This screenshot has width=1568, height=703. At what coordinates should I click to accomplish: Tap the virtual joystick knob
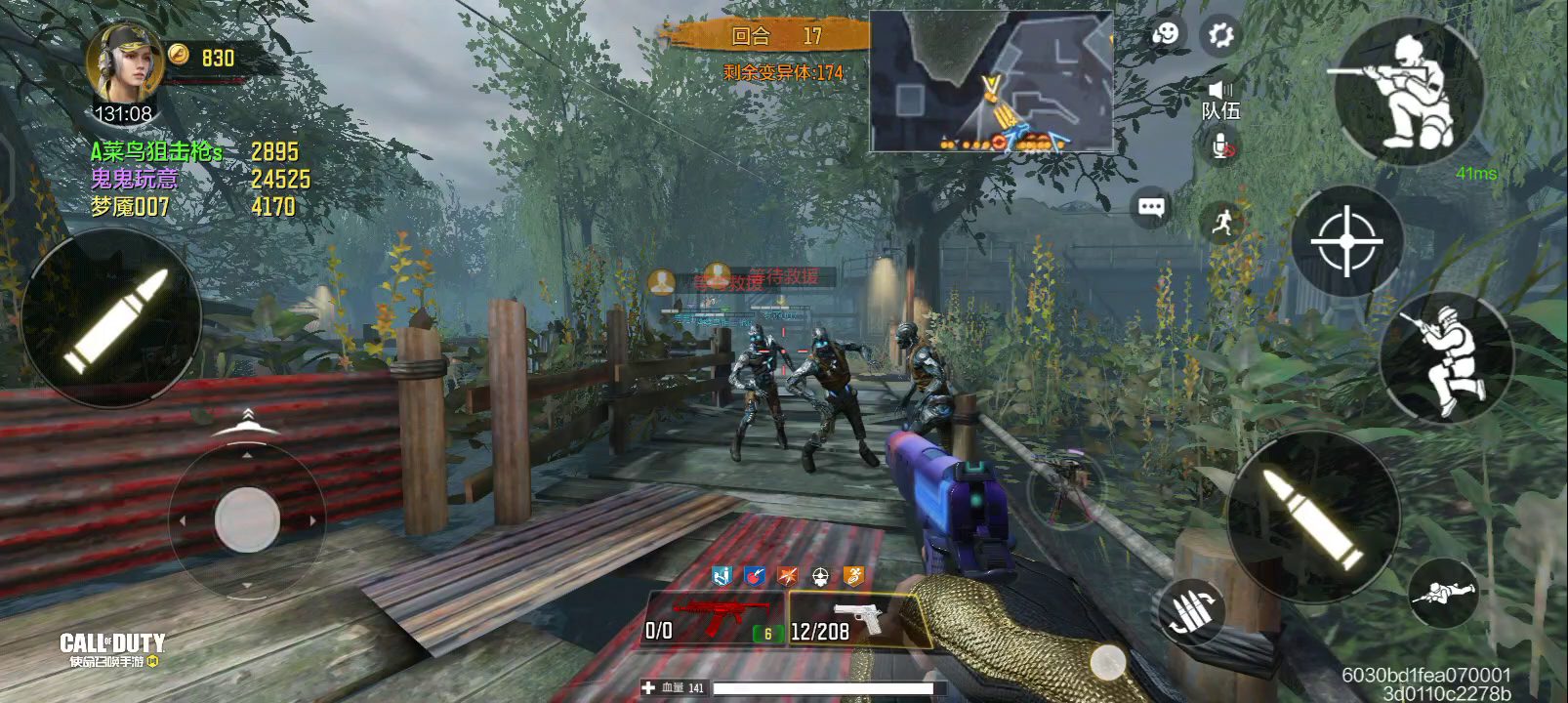(247, 519)
